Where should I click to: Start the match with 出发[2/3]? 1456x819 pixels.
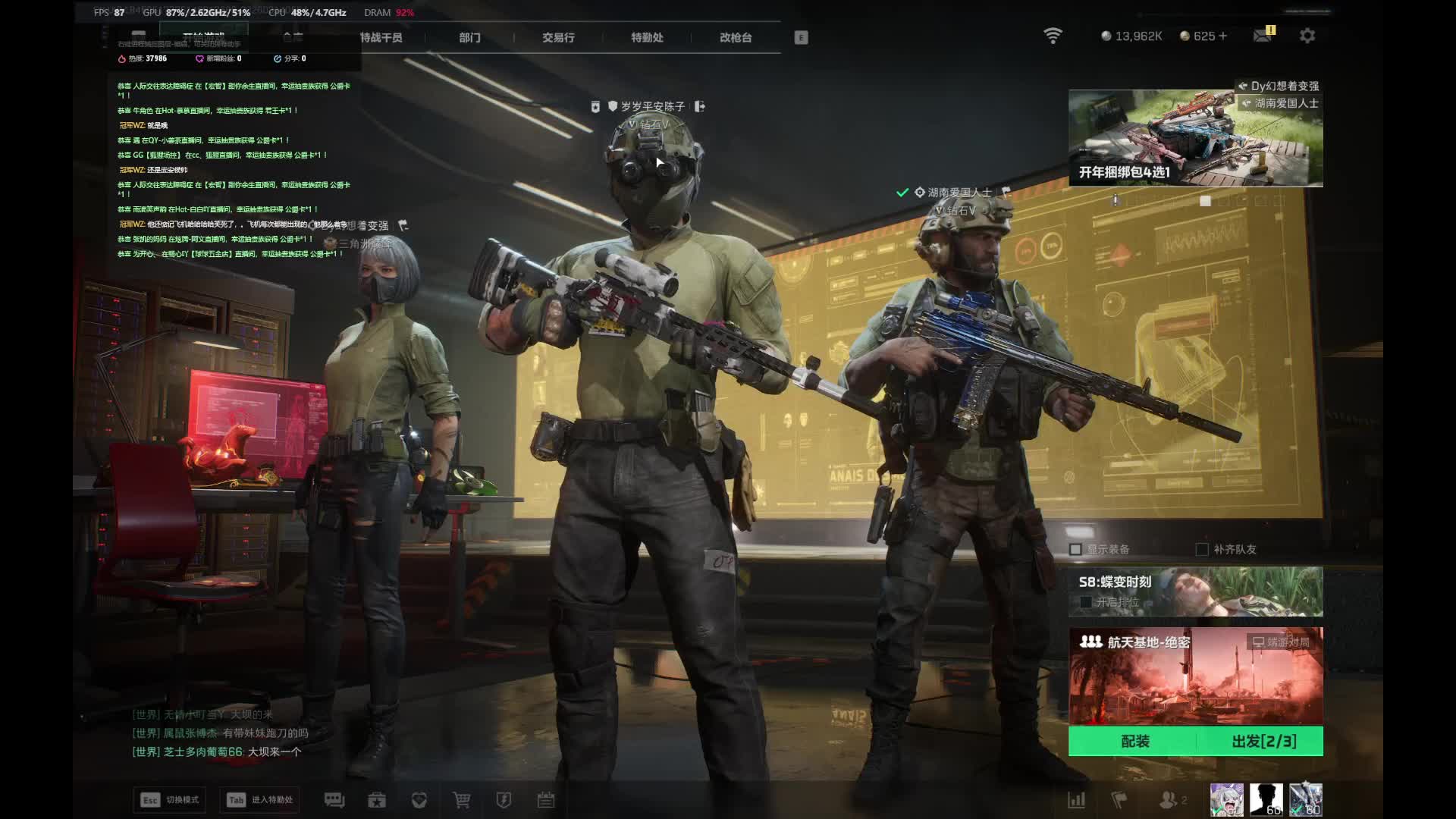coord(1263,741)
